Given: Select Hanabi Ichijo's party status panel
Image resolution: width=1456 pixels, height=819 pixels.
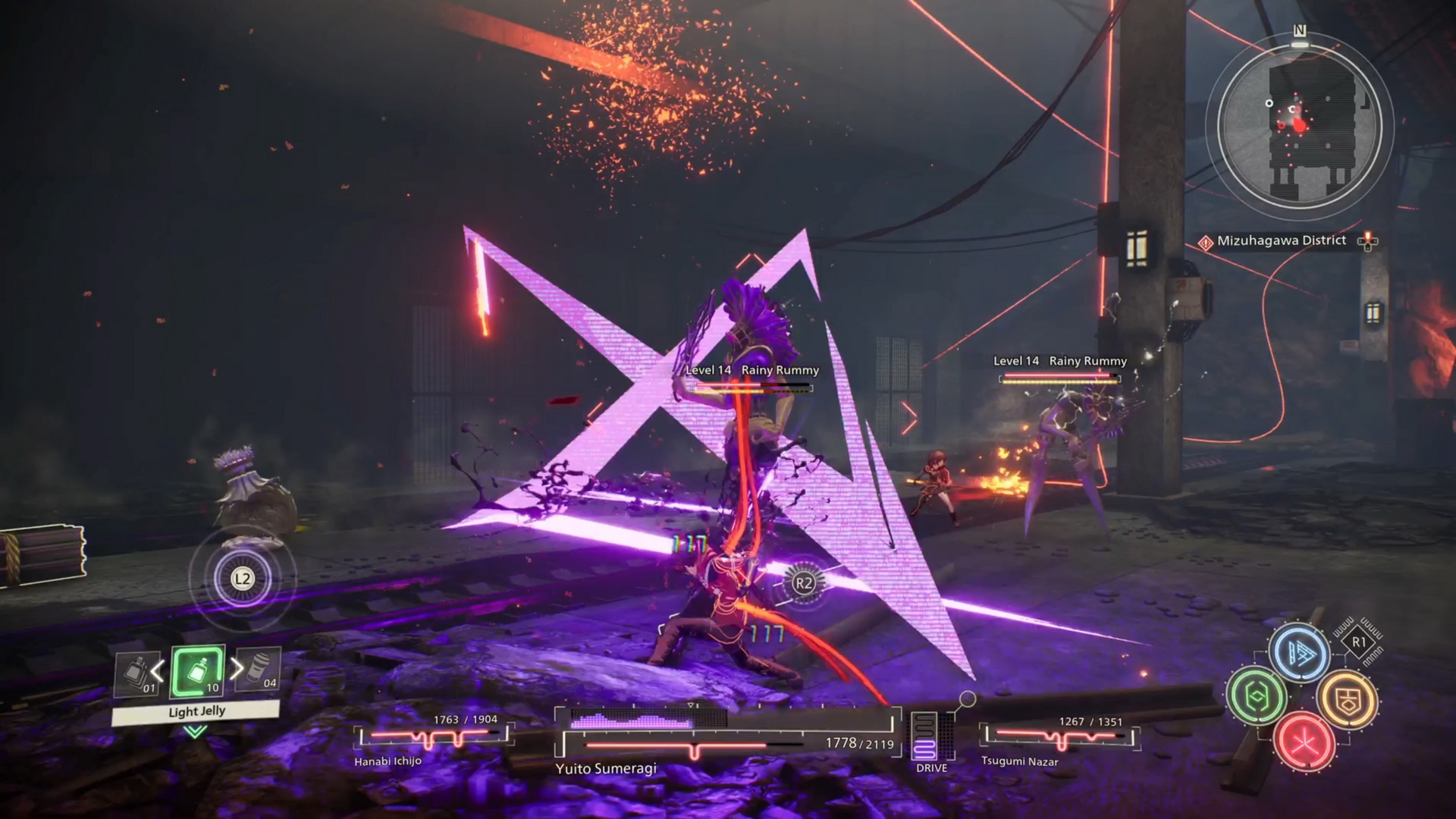Looking at the screenshot, I should pos(432,739).
